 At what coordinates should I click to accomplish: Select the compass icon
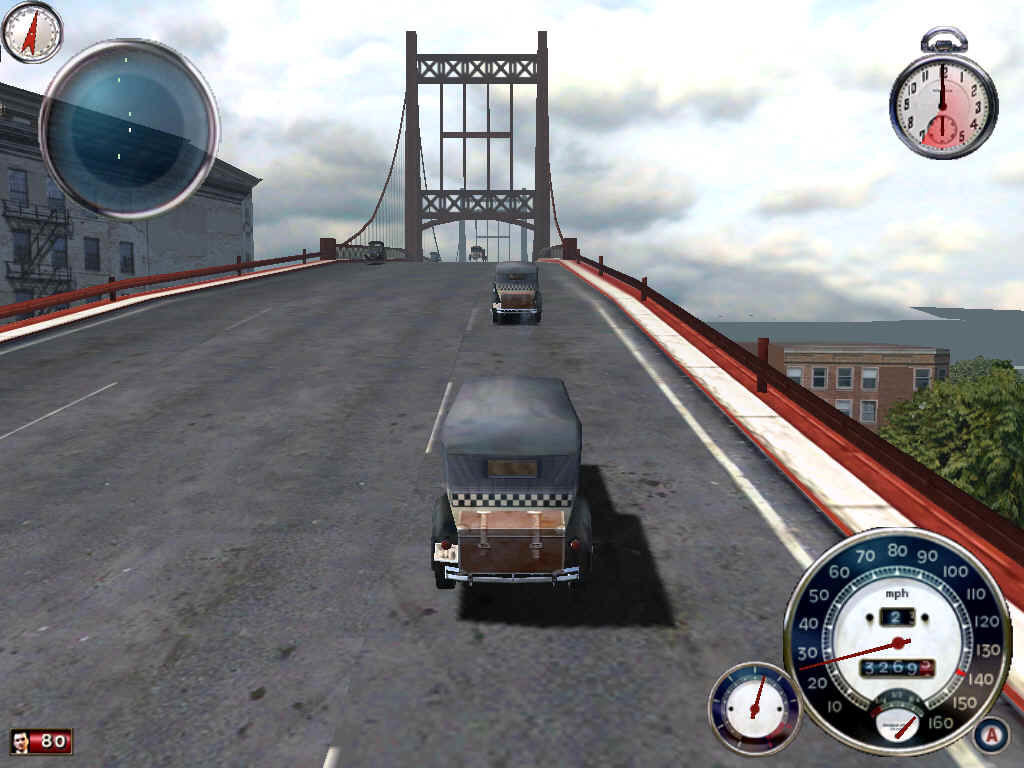32,32
